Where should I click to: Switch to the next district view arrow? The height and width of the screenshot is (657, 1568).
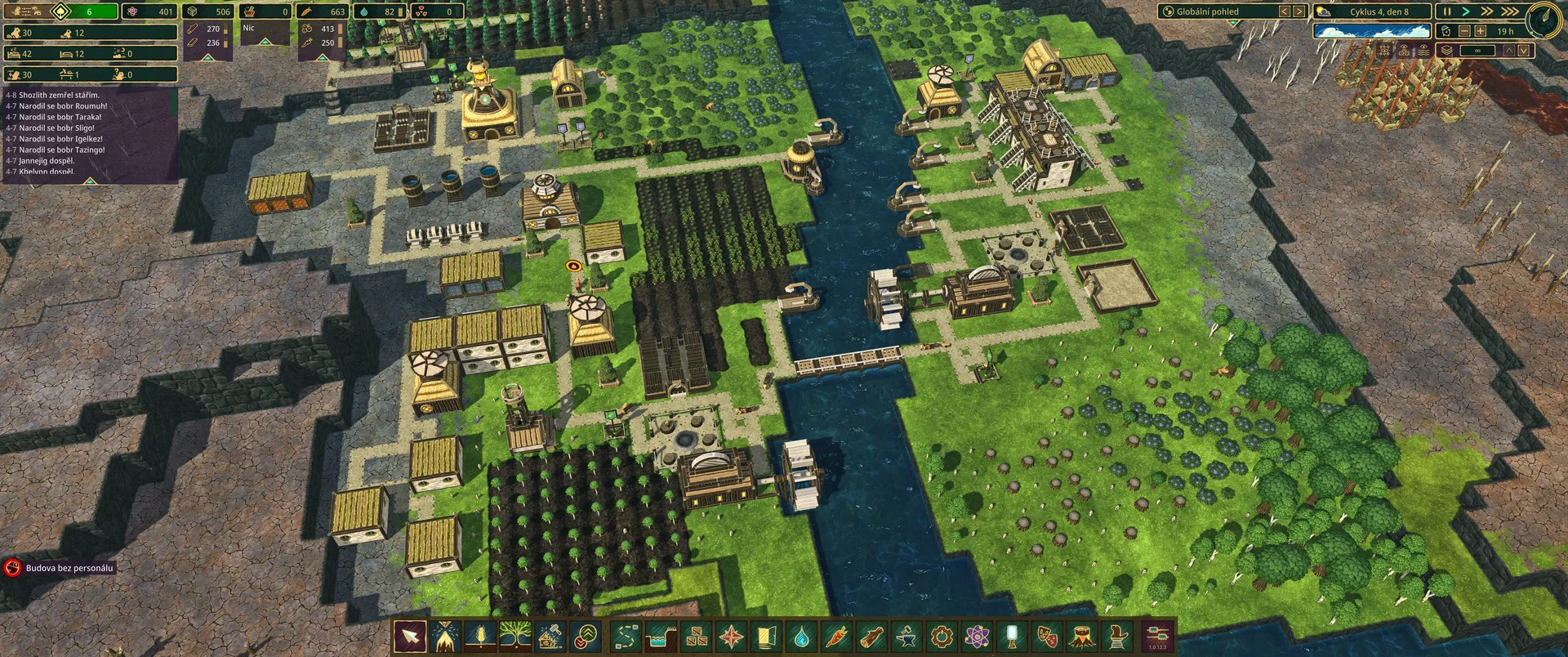coord(1299,11)
